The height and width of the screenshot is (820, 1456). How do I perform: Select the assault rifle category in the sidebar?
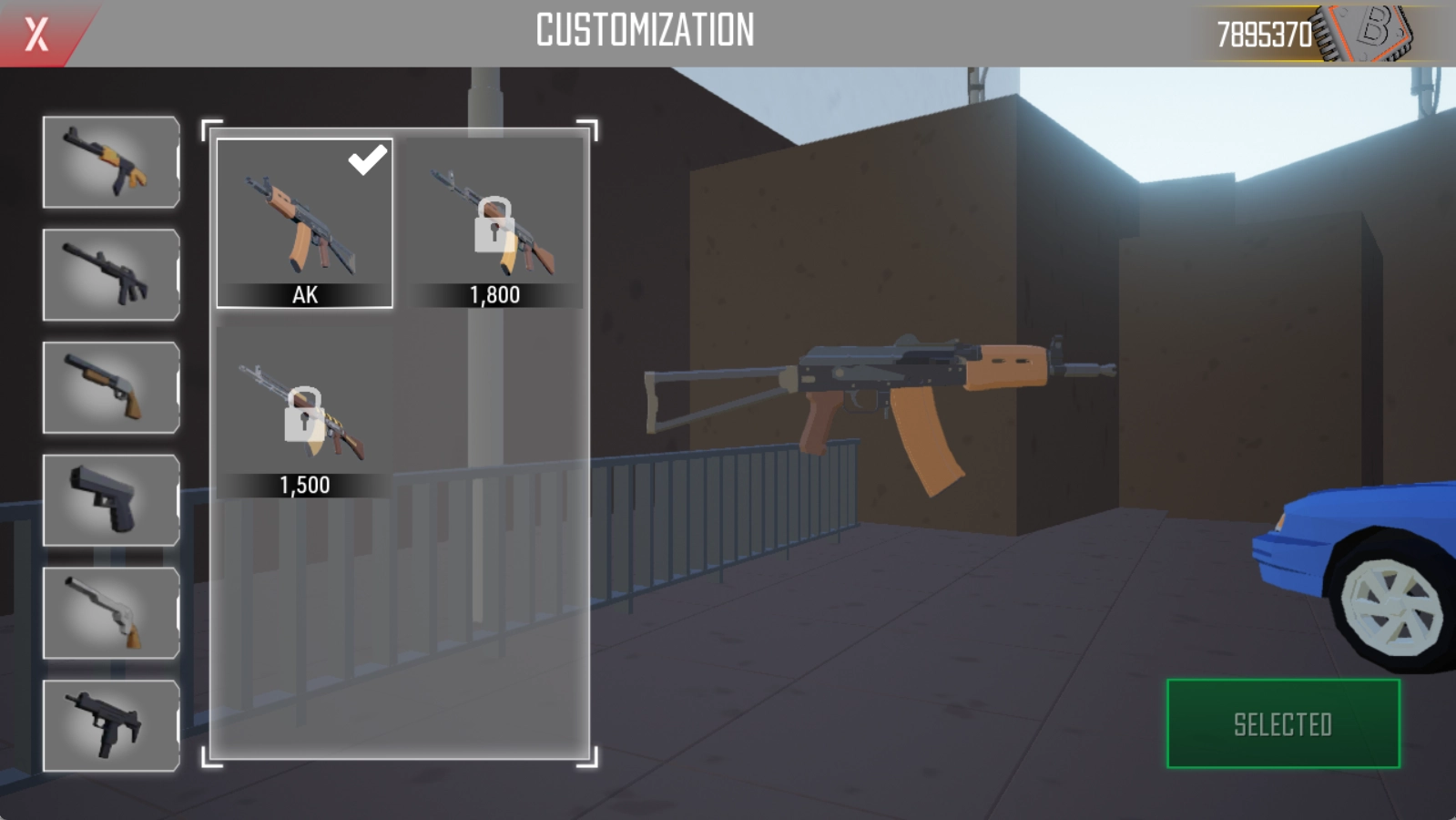[x=109, y=273]
